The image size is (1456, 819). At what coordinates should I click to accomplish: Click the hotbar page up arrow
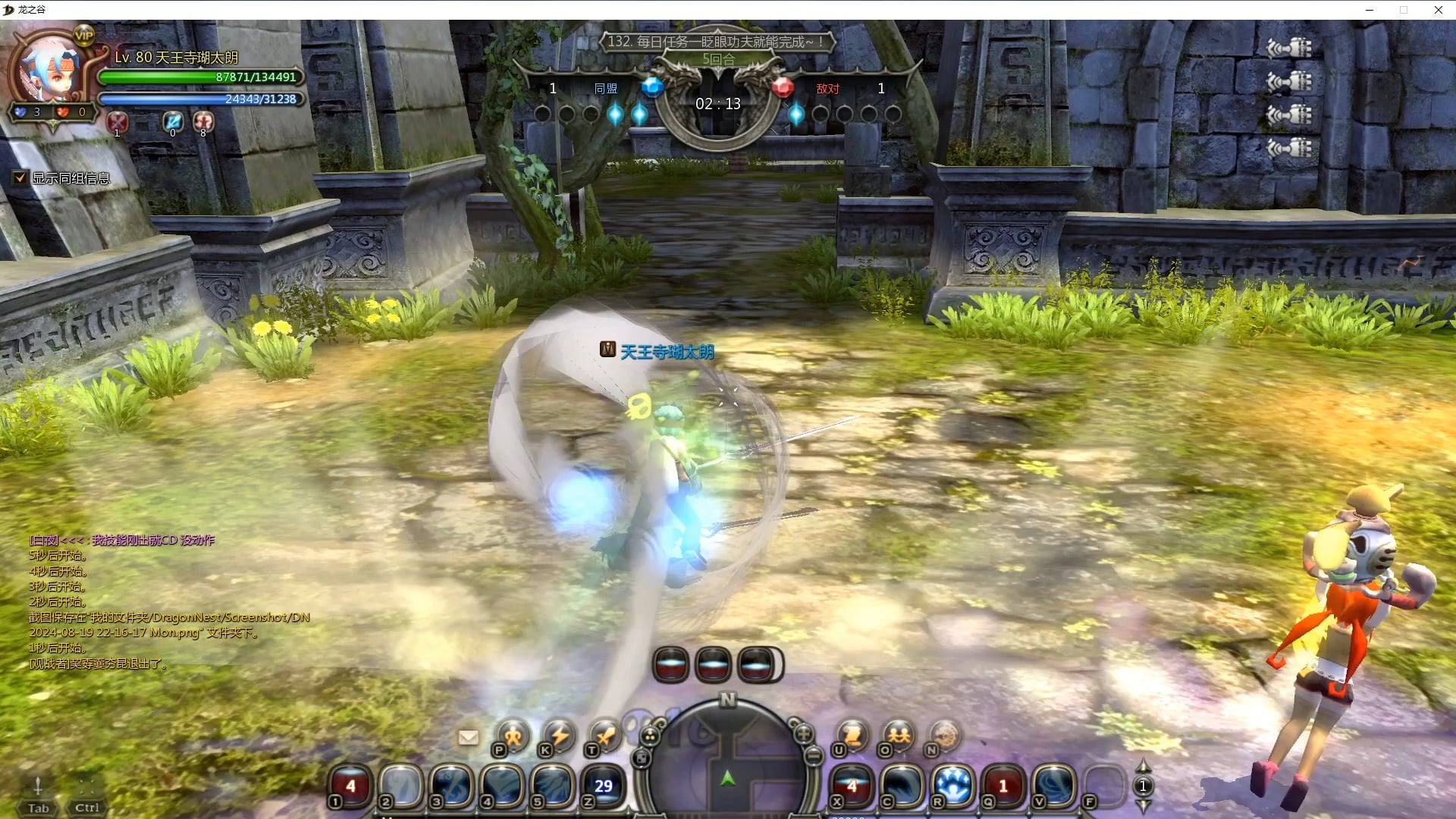(x=1143, y=766)
